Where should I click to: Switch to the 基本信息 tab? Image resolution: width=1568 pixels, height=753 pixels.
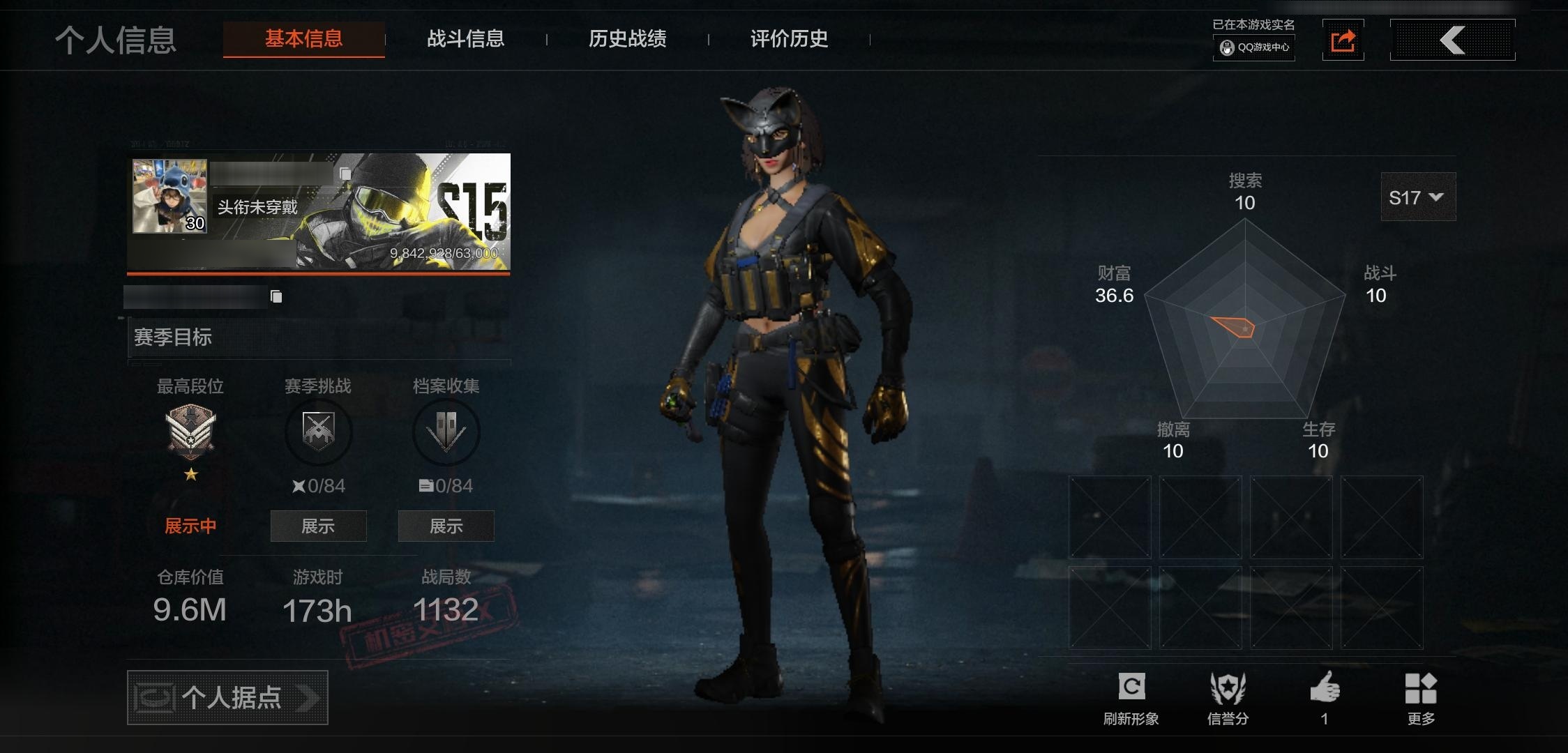click(303, 39)
